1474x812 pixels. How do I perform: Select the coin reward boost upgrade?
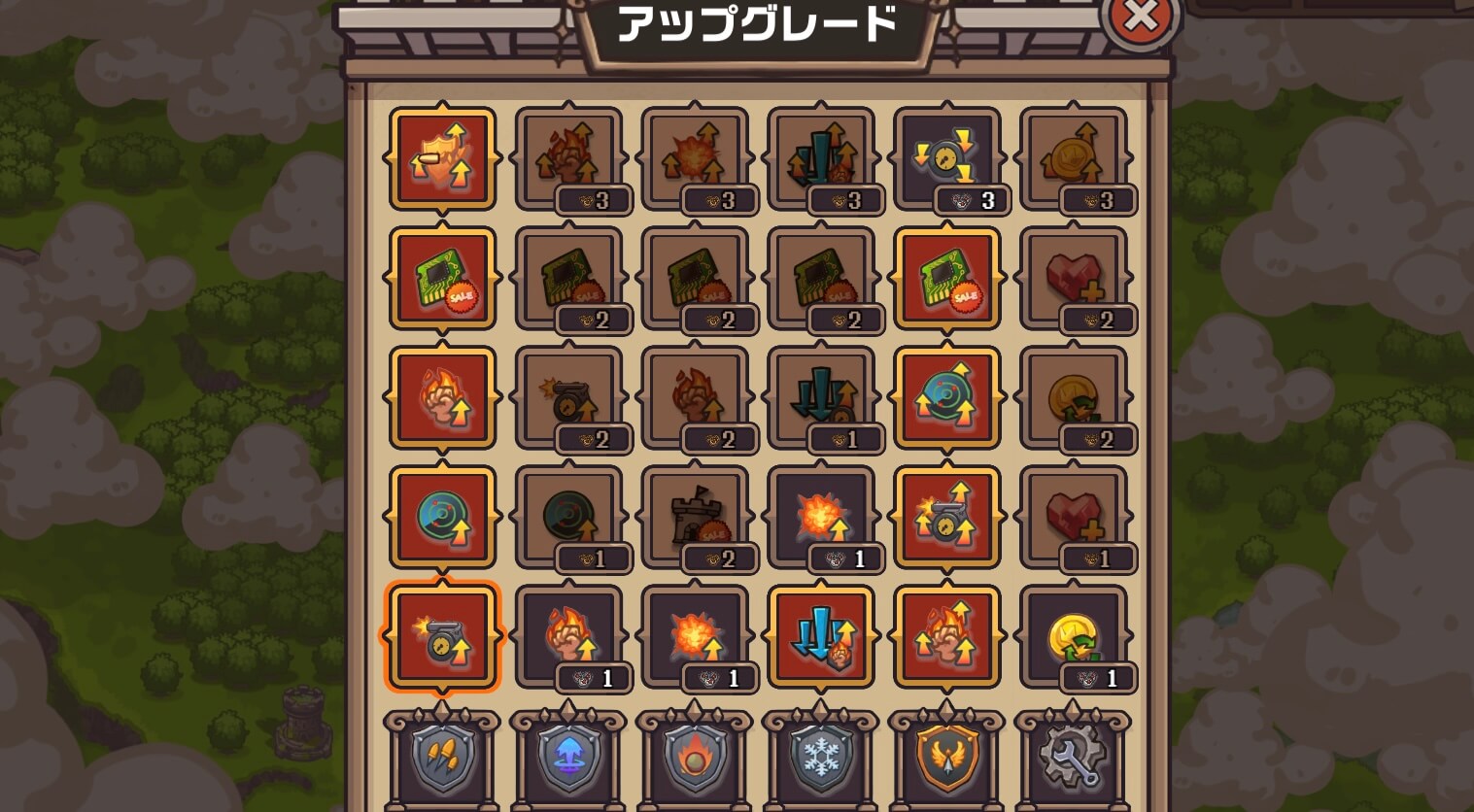(1074, 158)
